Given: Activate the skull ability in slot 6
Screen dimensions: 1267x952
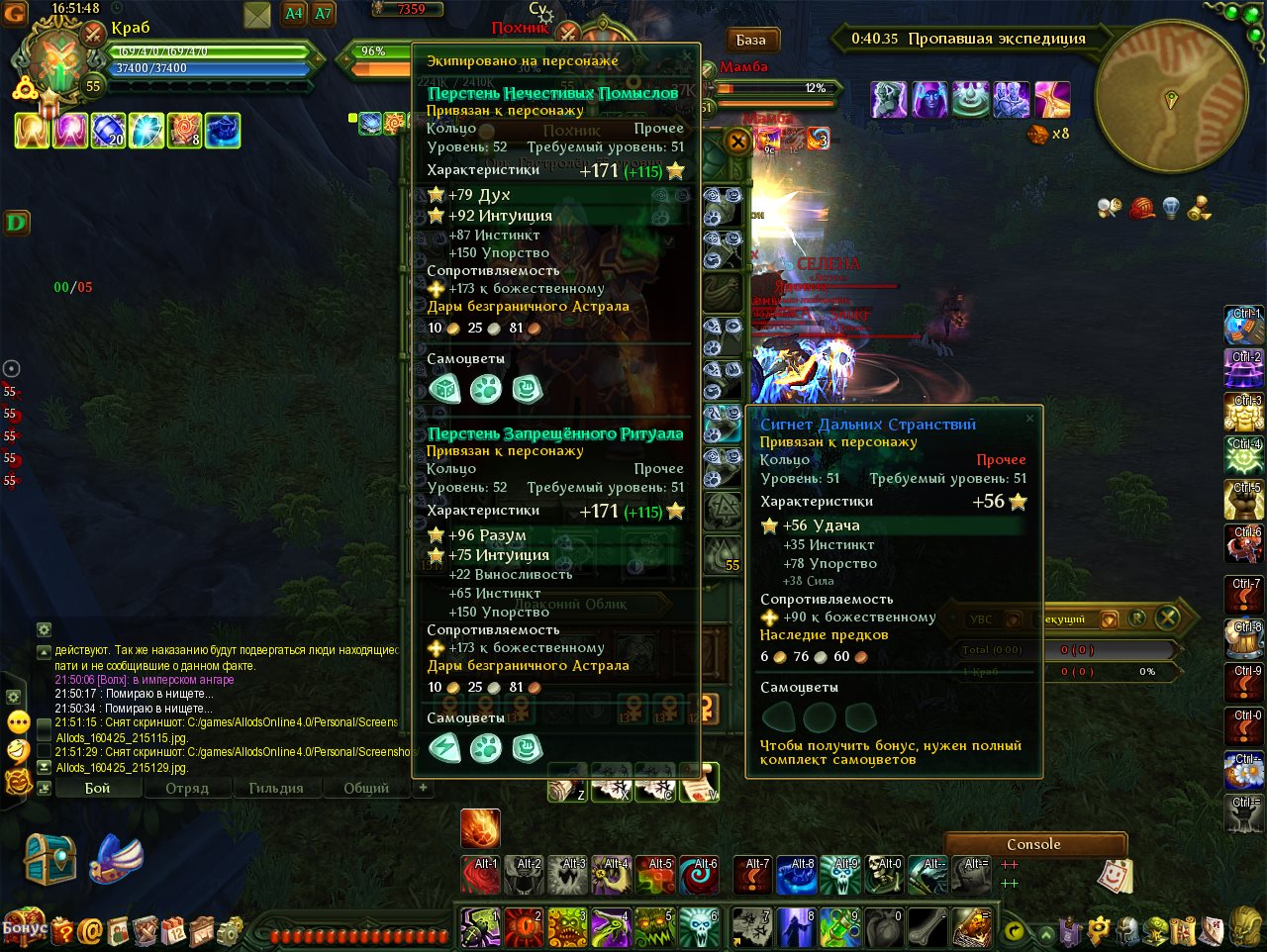Looking at the screenshot, I should 699,928.
